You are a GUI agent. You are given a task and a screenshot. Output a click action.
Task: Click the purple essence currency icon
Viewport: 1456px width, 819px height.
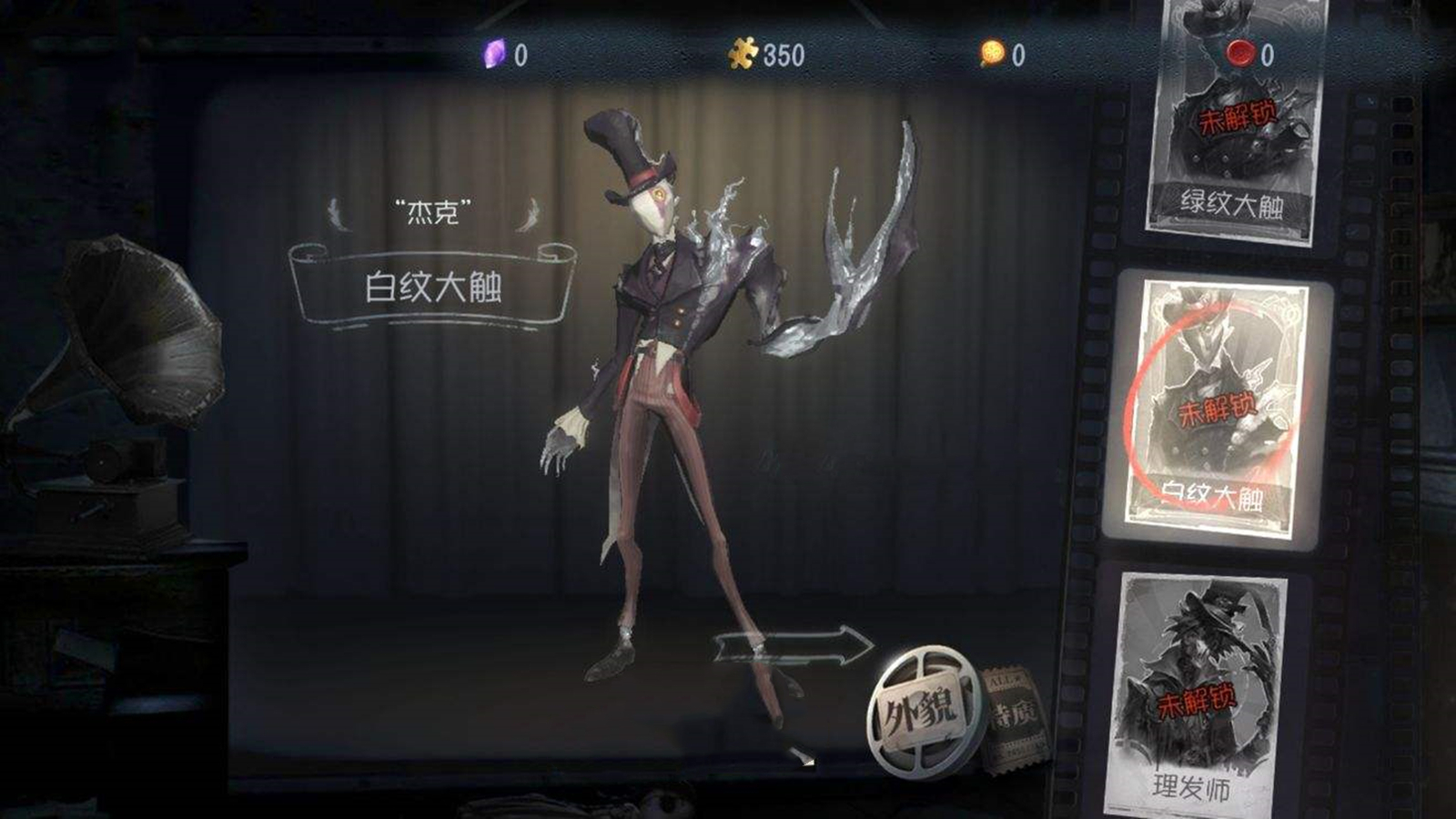[492, 53]
